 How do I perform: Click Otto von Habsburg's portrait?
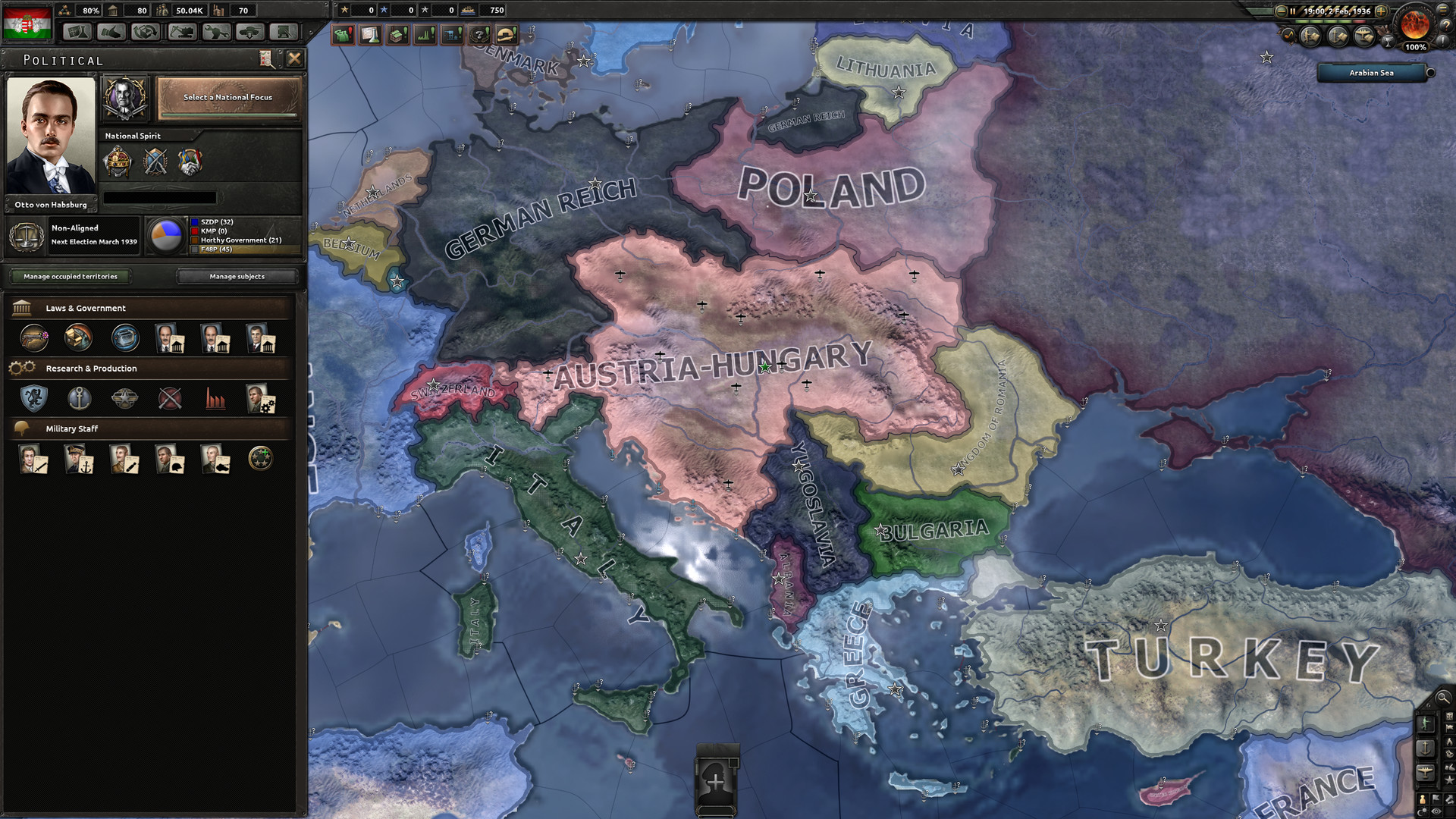point(49,136)
